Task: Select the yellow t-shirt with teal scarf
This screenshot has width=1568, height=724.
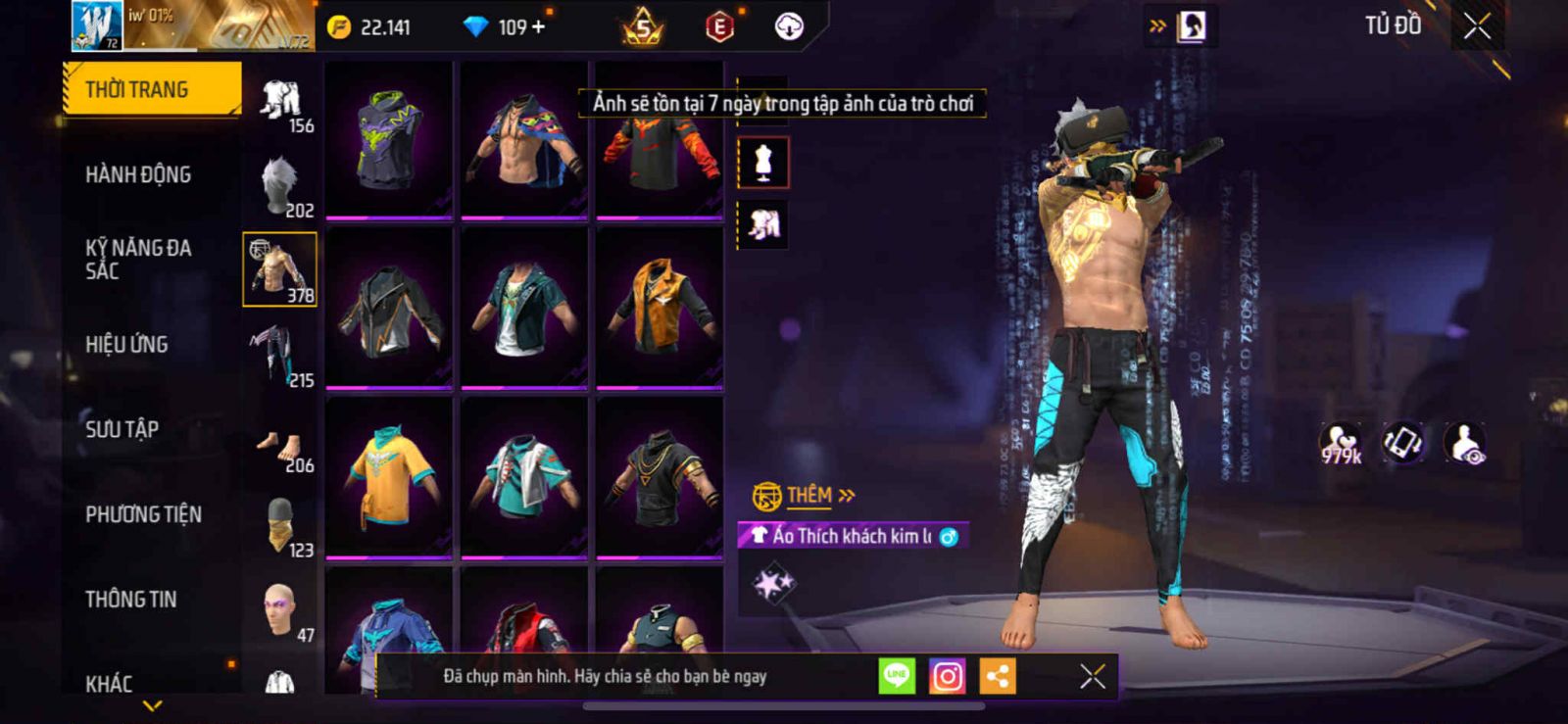Action: coord(389,476)
